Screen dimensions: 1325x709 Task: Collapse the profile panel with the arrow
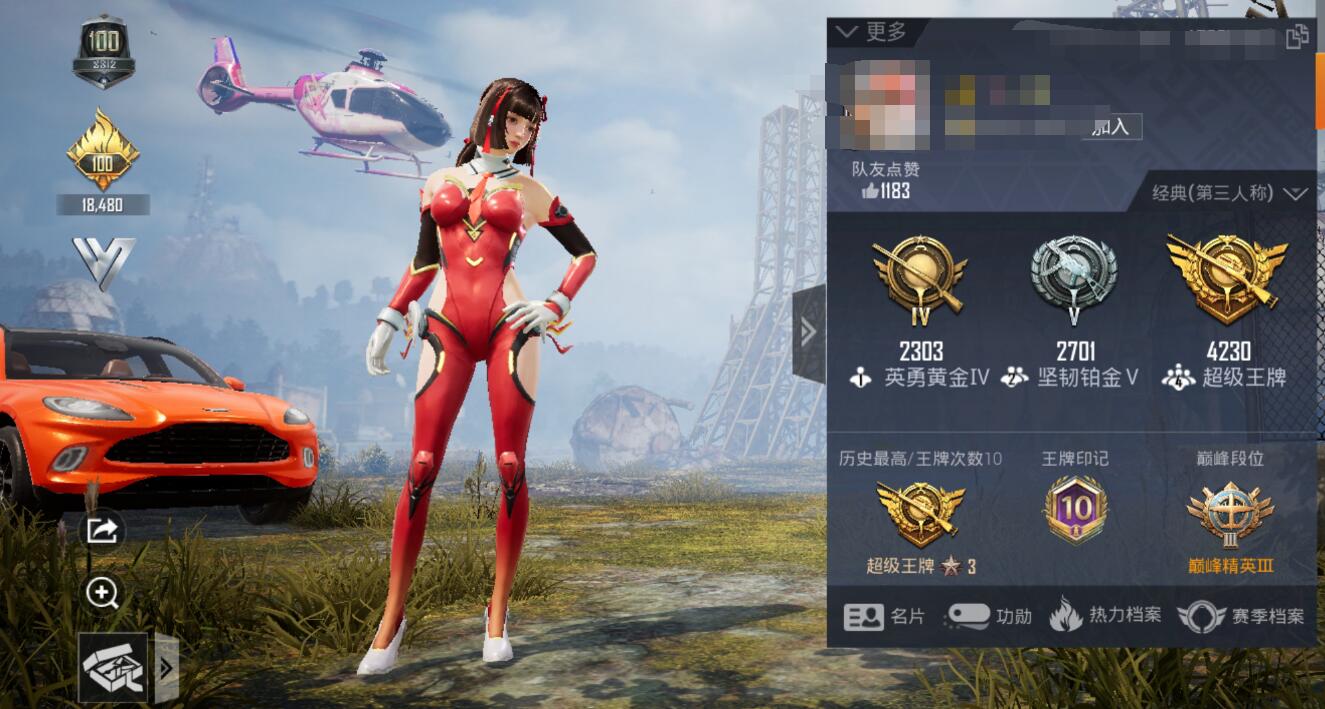808,332
